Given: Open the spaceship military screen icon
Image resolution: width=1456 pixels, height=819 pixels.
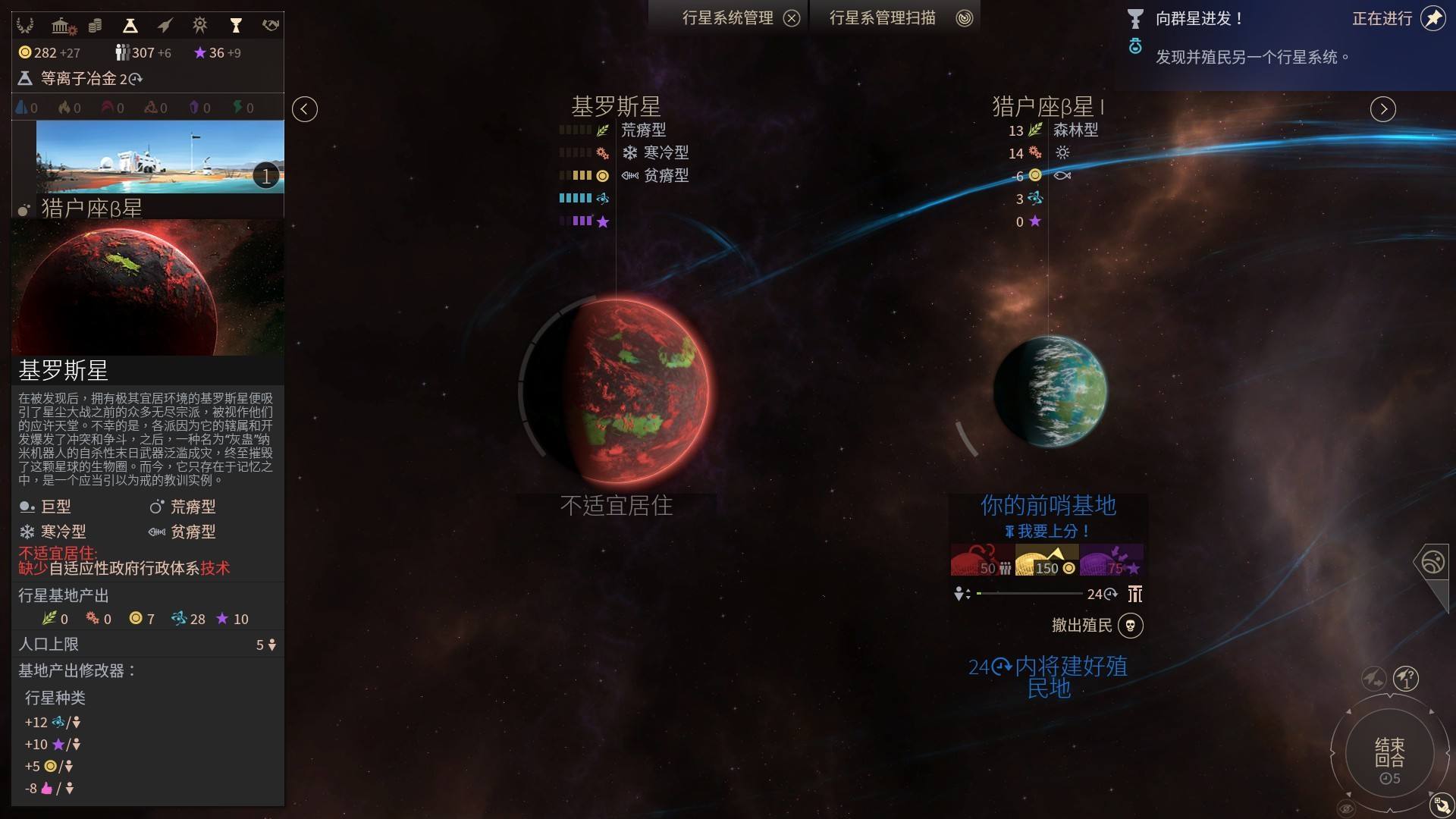Looking at the screenshot, I should 165,27.
